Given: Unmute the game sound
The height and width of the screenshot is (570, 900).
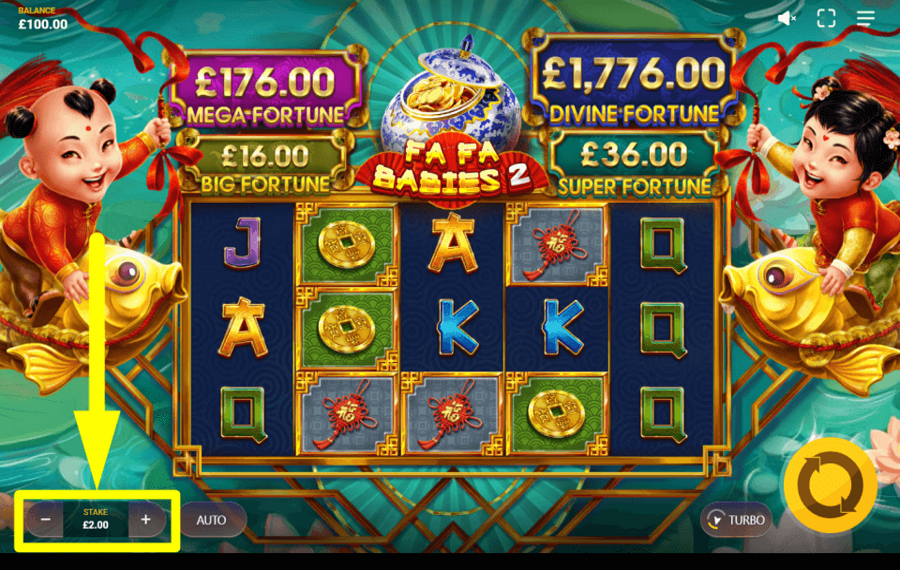Looking at the screenshot, I should [x=787, y=18].
